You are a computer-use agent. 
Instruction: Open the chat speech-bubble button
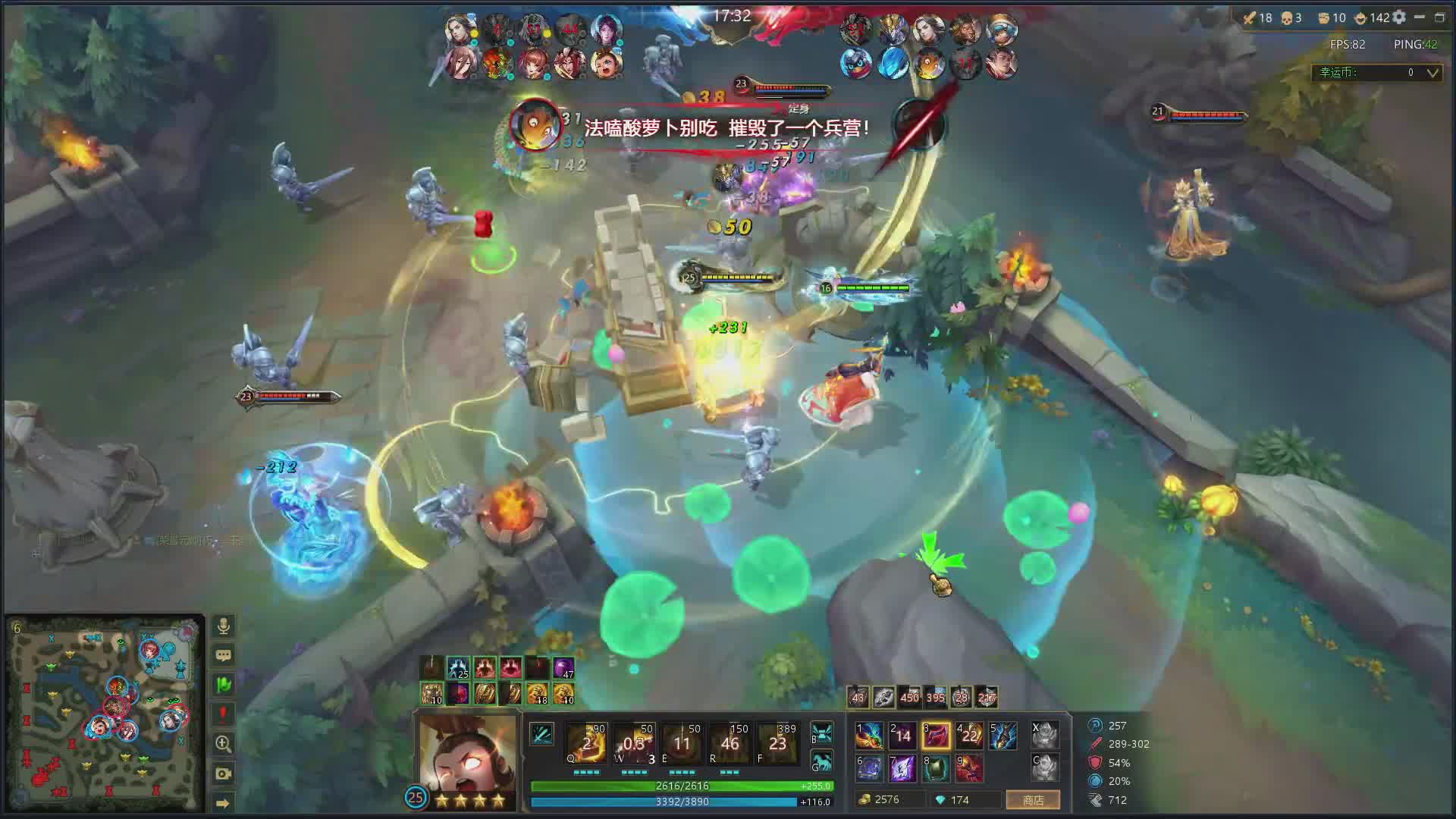coord(223,655)
